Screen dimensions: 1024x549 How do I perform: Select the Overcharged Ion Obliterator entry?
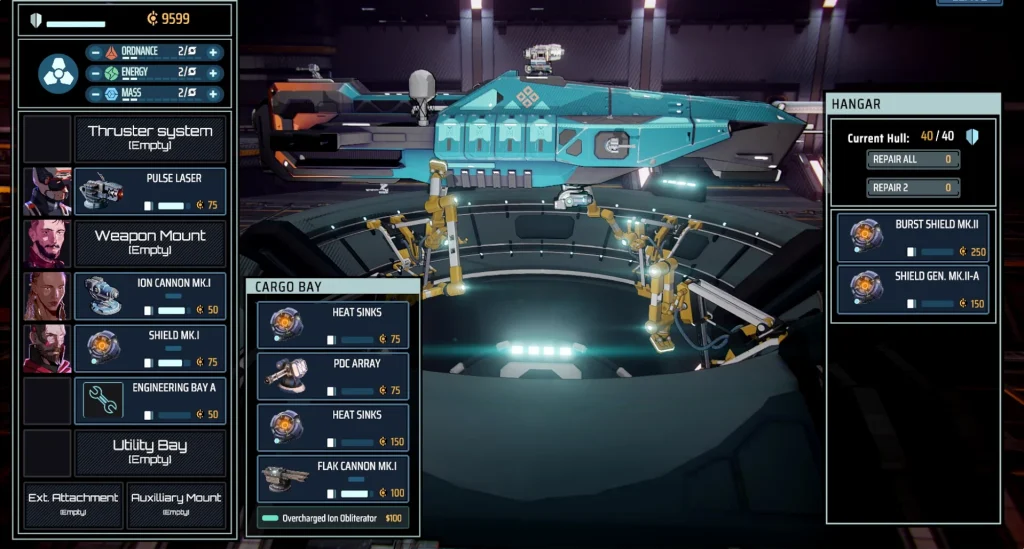click(x=333, y=518)
